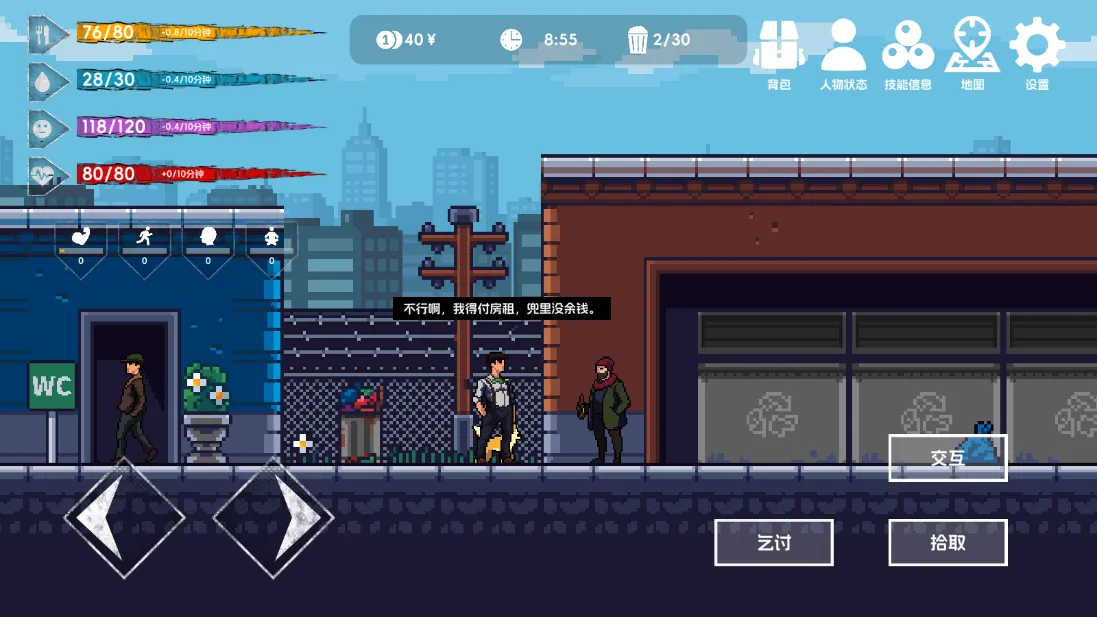Tap the right movement arrow
This screenshot has width=1097, height=617.
[274, 517]
